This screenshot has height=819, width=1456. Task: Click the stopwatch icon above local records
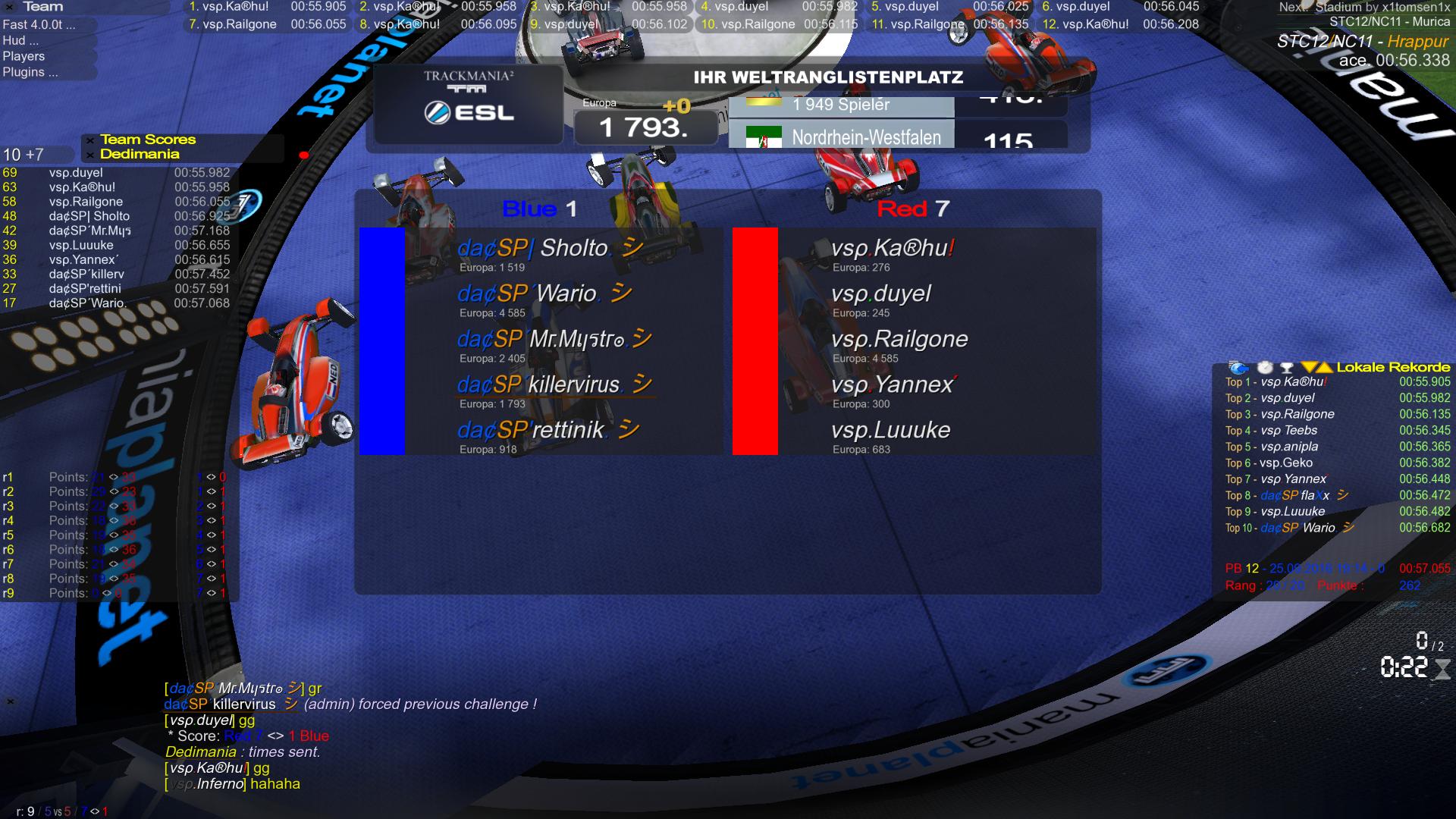1265,368
